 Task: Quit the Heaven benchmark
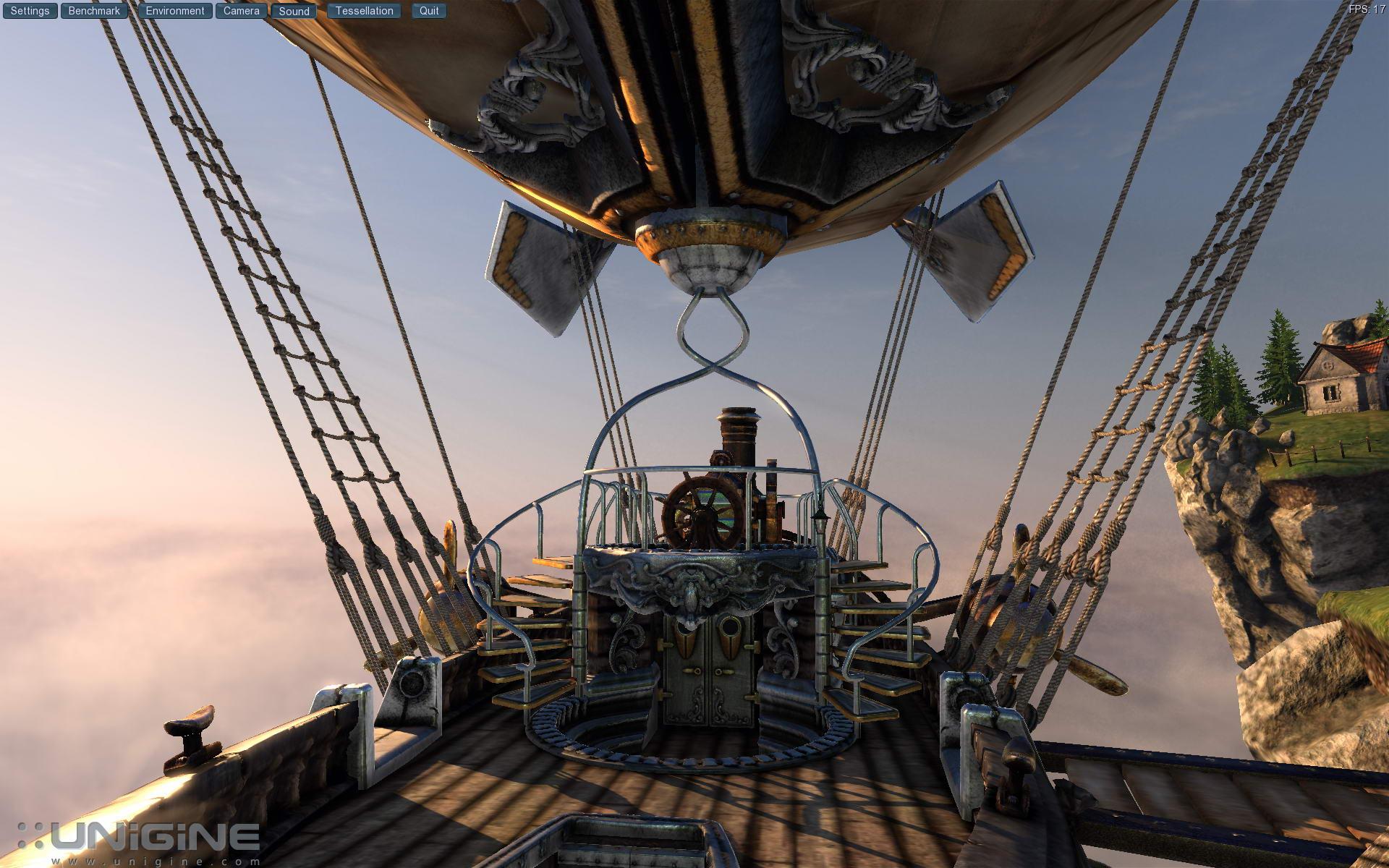pos(429,11)
